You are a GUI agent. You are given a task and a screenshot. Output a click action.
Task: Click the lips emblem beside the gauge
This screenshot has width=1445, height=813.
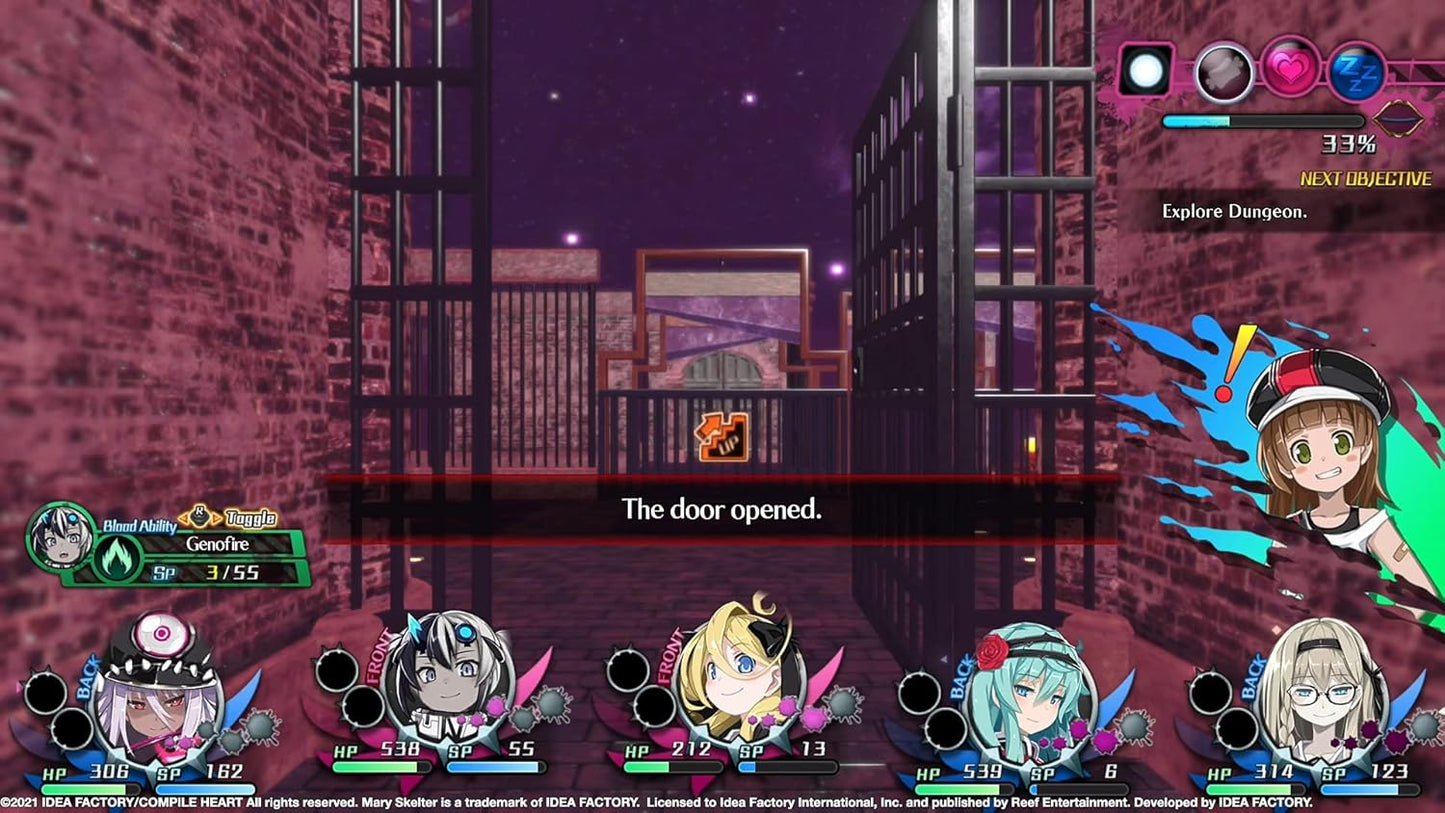tap(1396, 118)
